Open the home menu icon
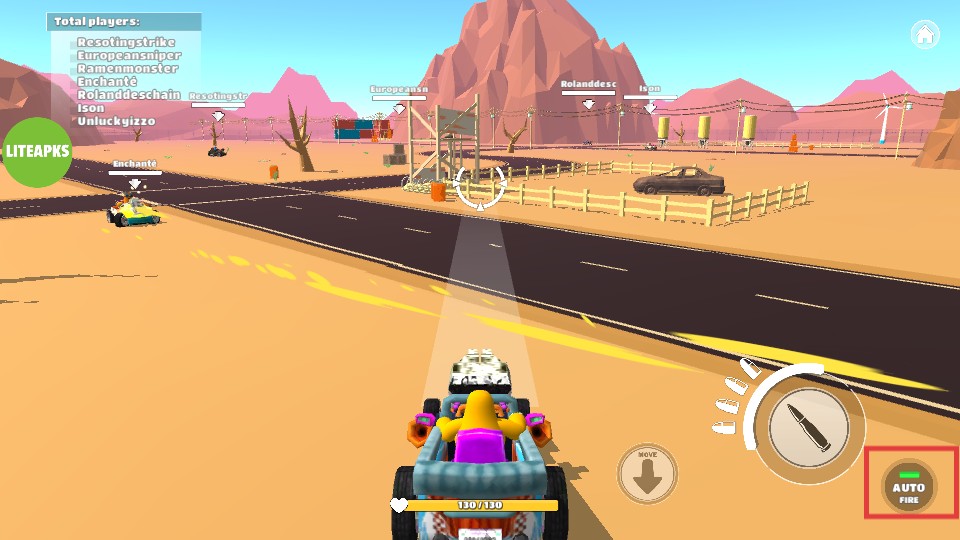The image size is (960, 540). 925,35
